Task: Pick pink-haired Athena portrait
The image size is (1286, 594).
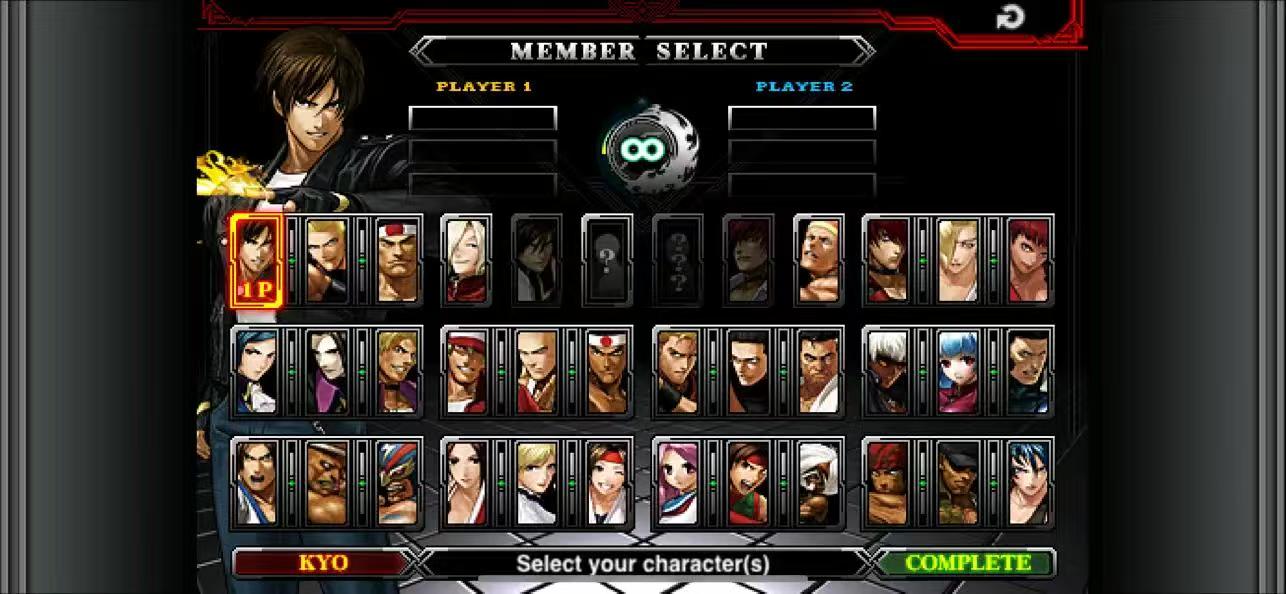Action: [x=677, y=484]
